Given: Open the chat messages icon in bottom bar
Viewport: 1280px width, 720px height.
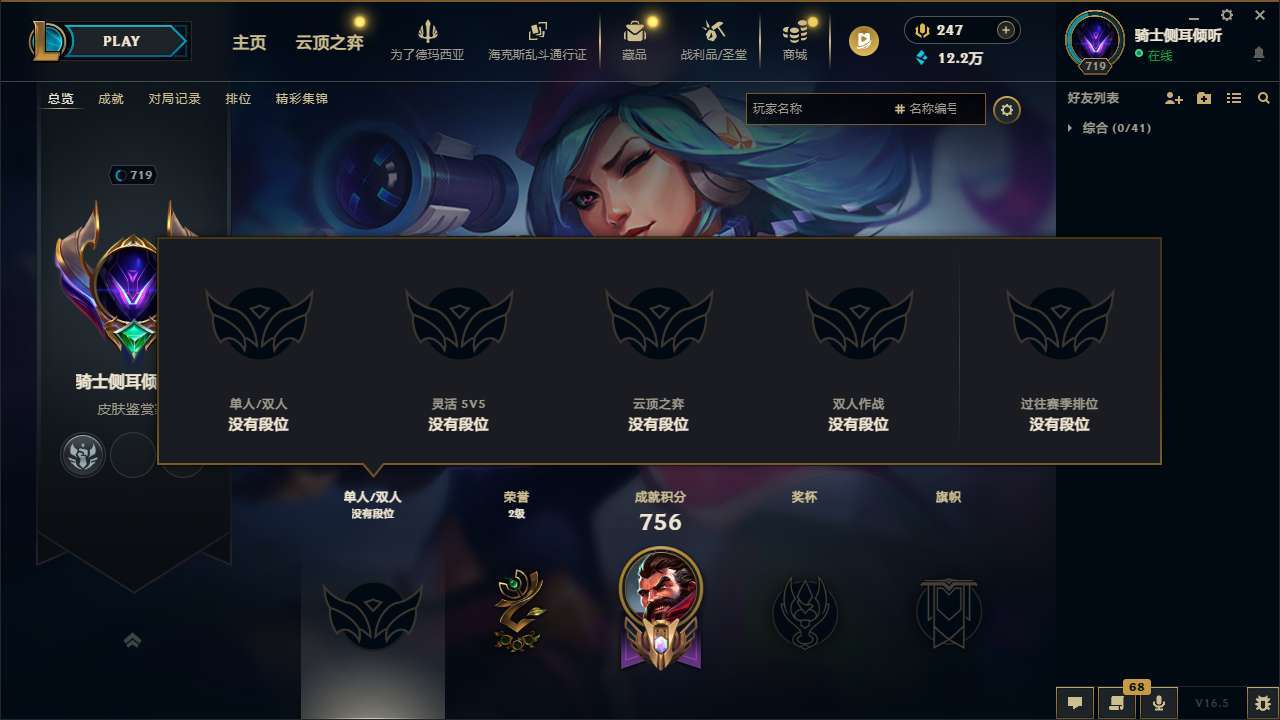Looking at the screenshot, I should [x=1075, y=703].
